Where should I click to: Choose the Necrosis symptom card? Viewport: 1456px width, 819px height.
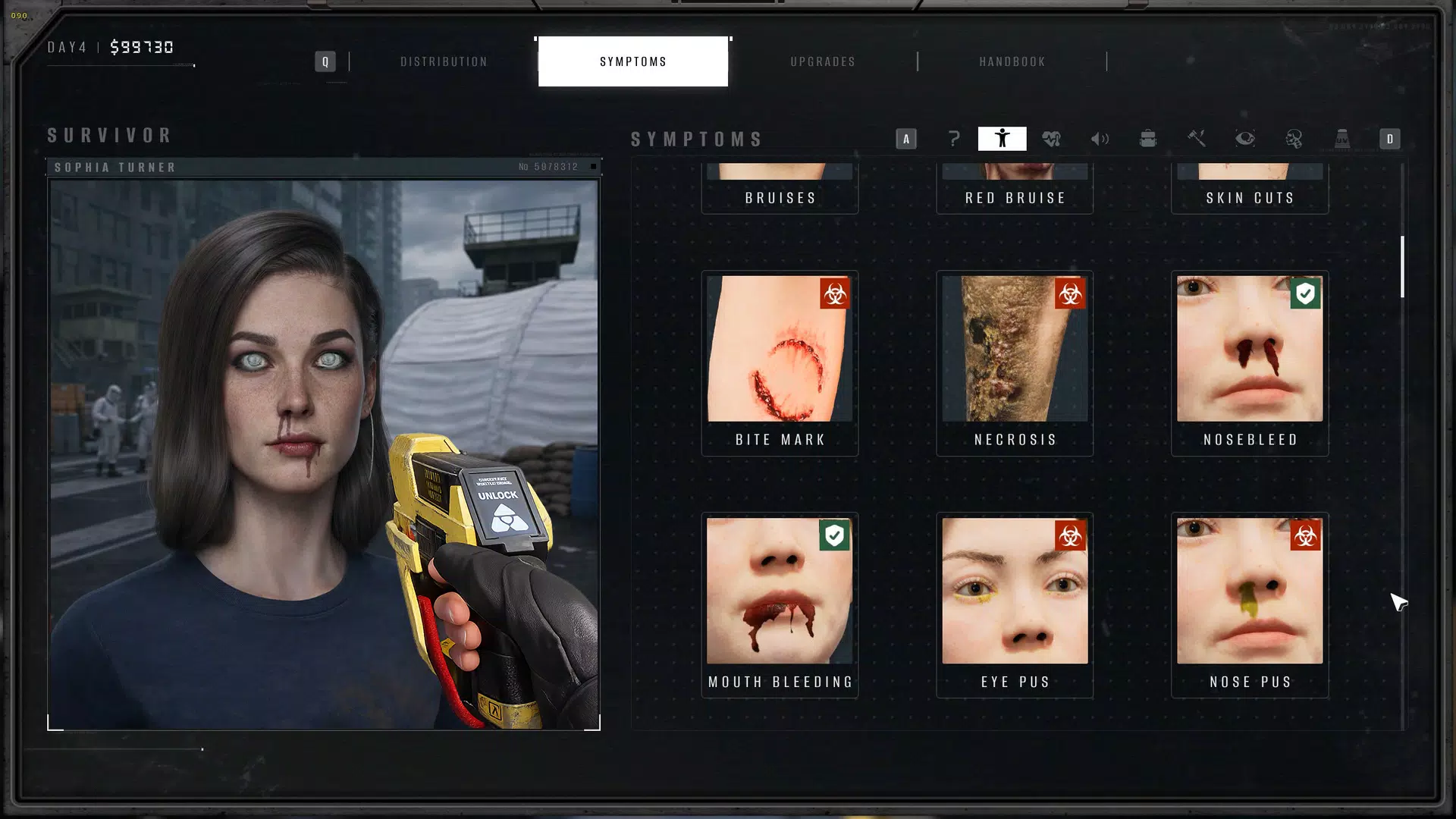[1015, 363]
